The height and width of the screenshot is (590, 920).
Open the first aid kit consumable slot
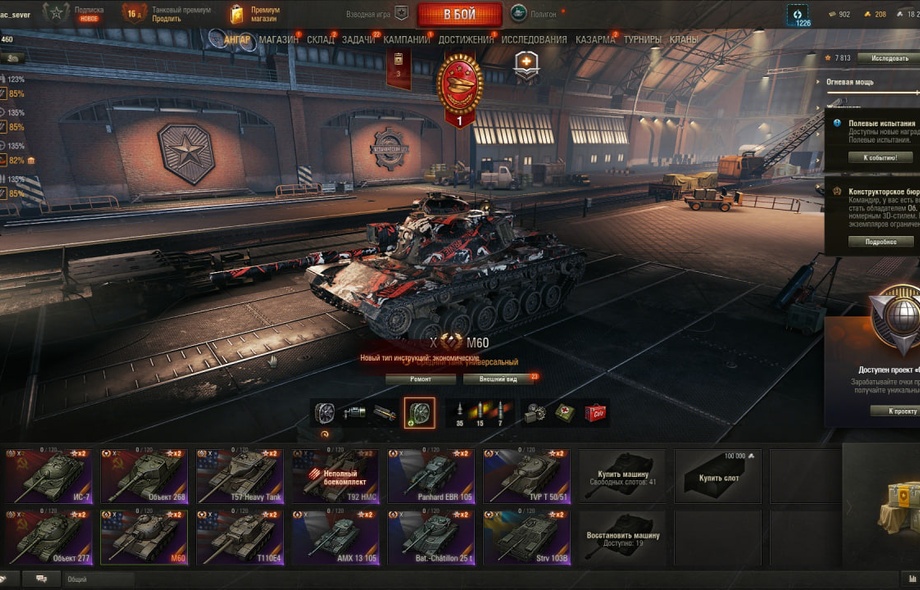pyautogui.click(x=565, y=412)
